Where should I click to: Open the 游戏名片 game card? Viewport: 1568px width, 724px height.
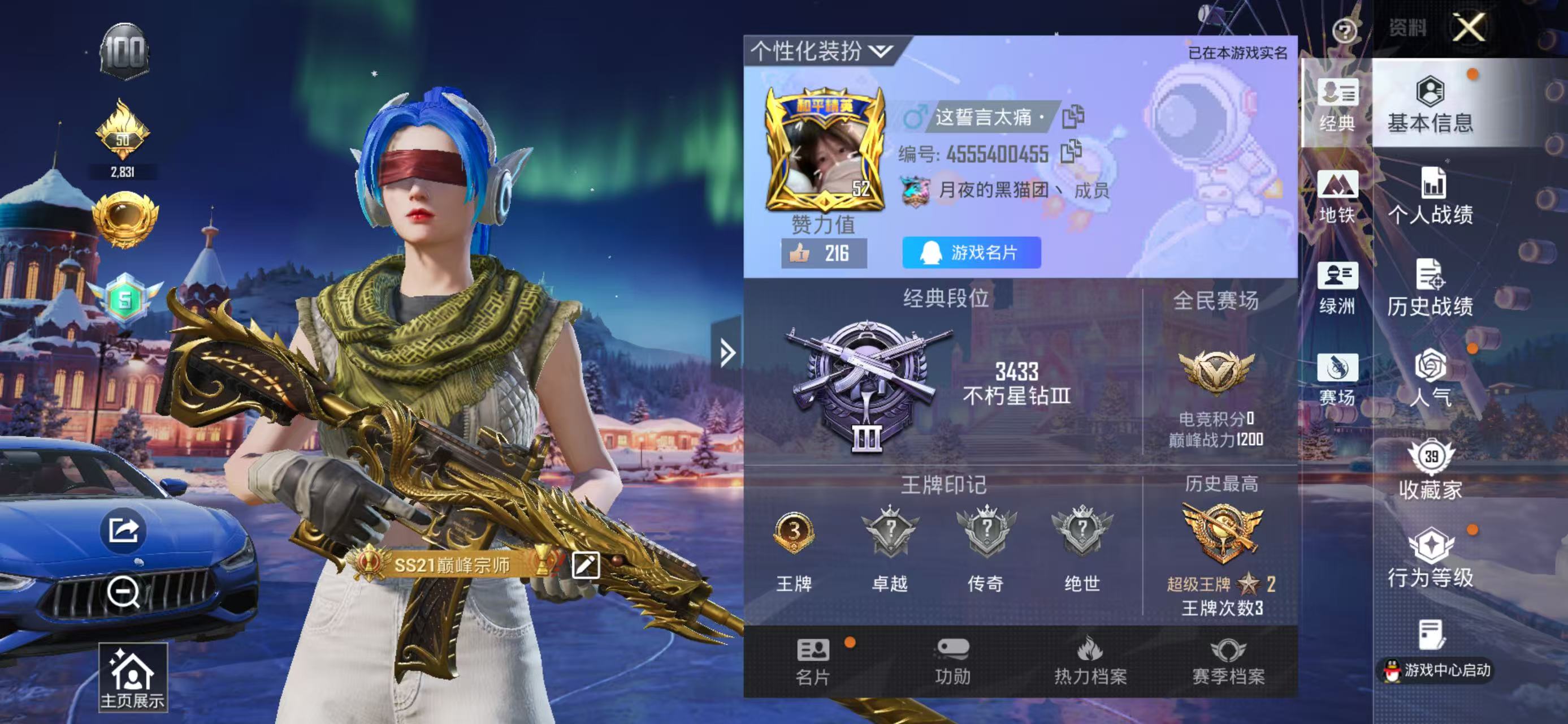[972, 253]
